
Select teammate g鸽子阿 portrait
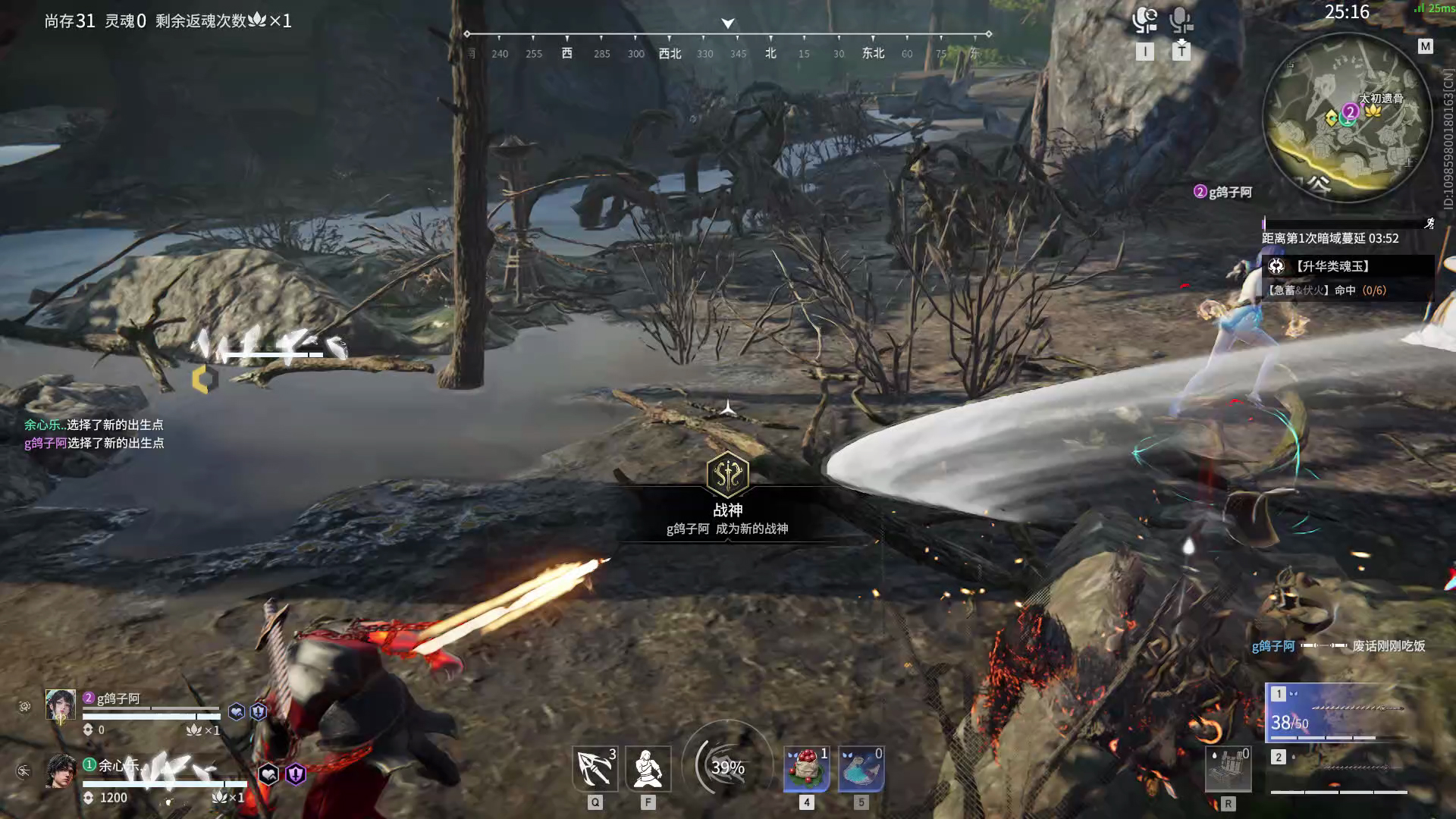(61, 705)
